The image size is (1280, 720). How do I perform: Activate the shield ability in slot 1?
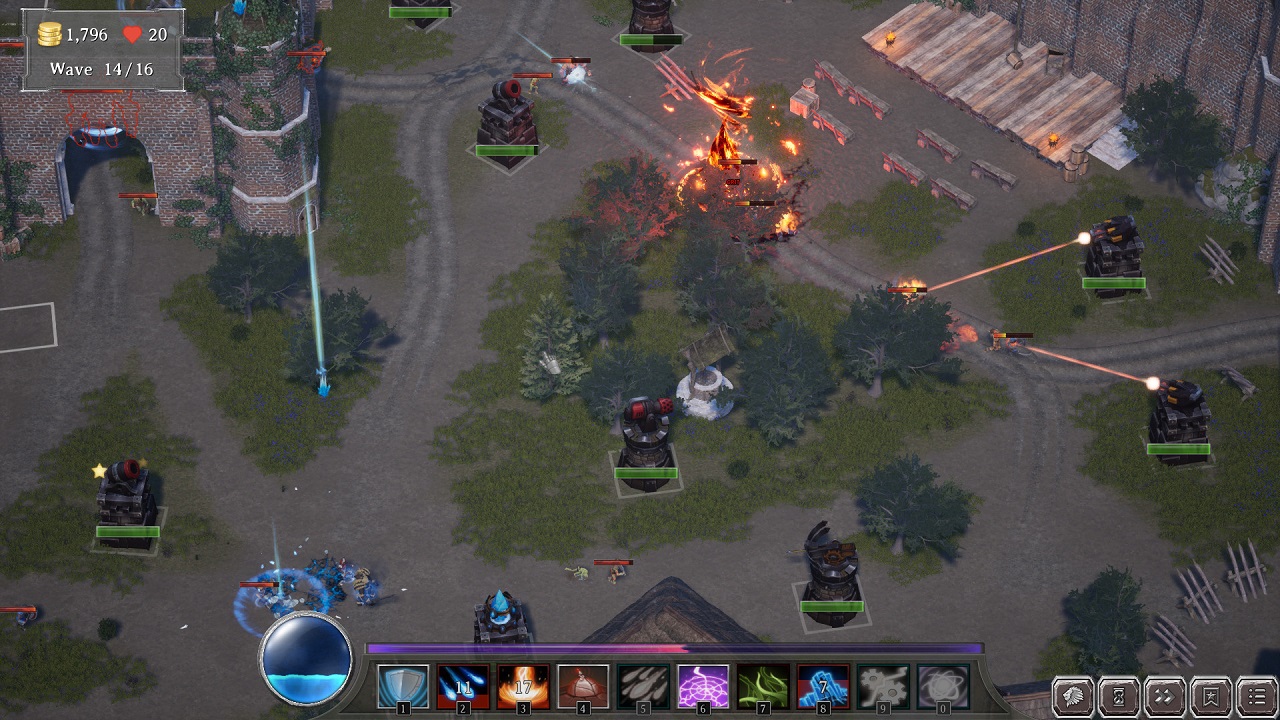(x=403, y=686)
